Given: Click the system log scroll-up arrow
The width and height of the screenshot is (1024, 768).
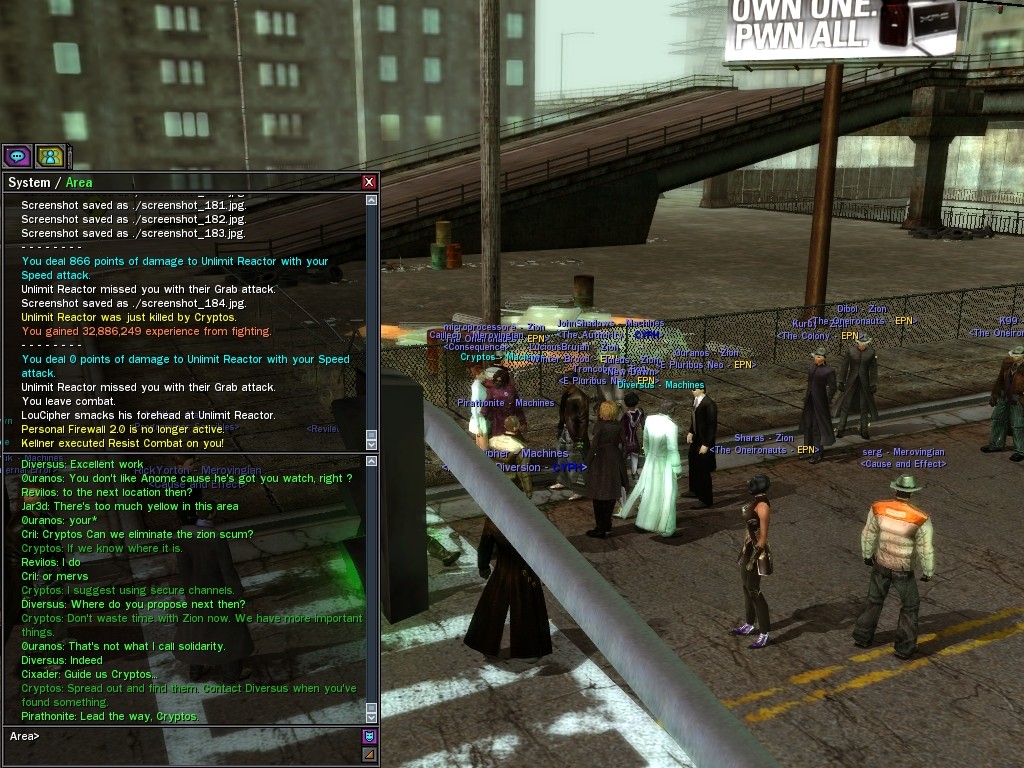Looking at the screenshot, I should pos(372,200).
